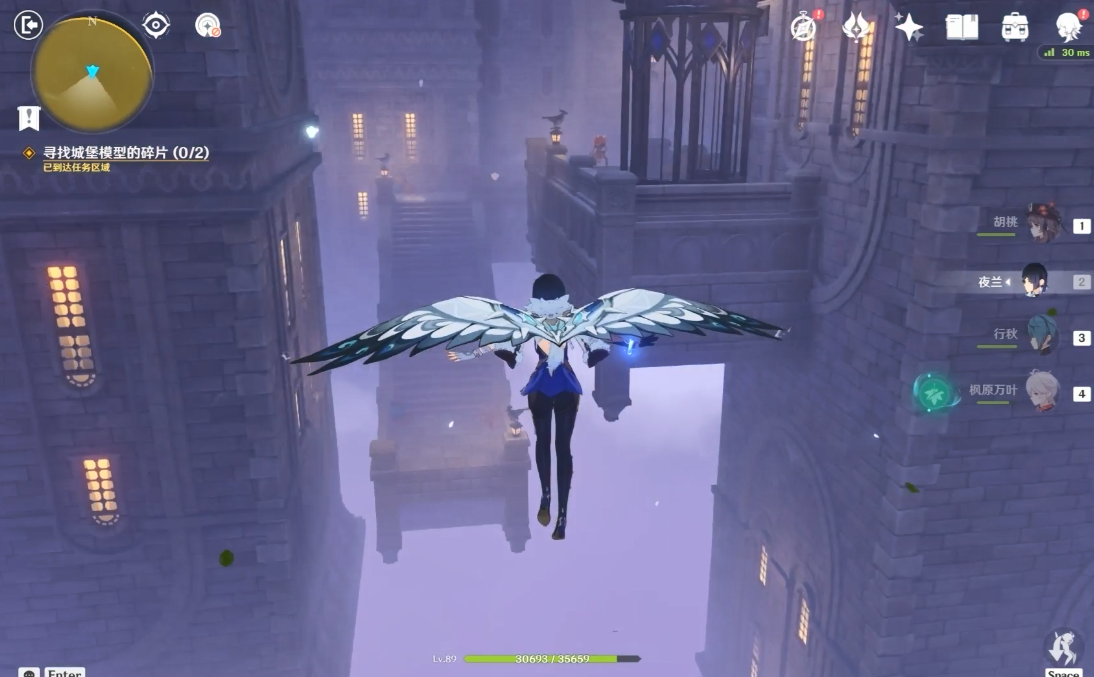Switch to party member 行秋
The width and height of the screenshot is (1094, 677).
click(x=1040, y=336)
